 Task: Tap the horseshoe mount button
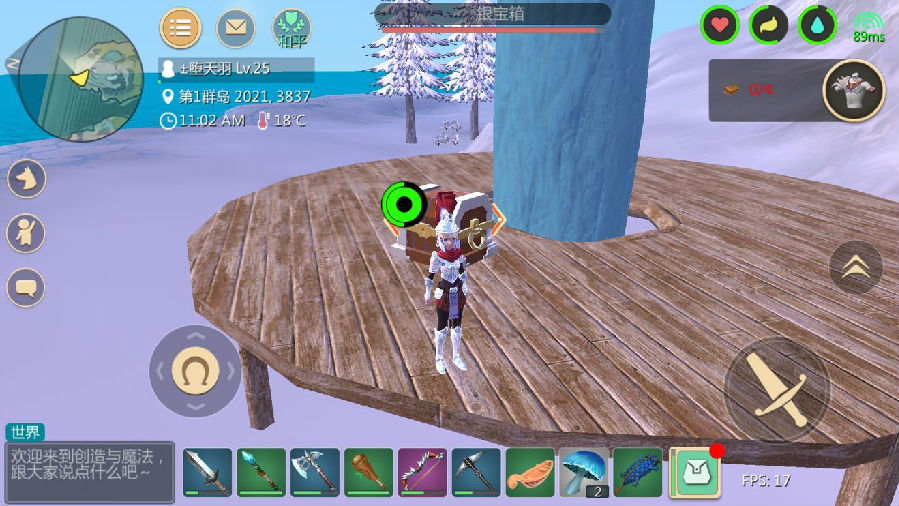coord(195,371)
